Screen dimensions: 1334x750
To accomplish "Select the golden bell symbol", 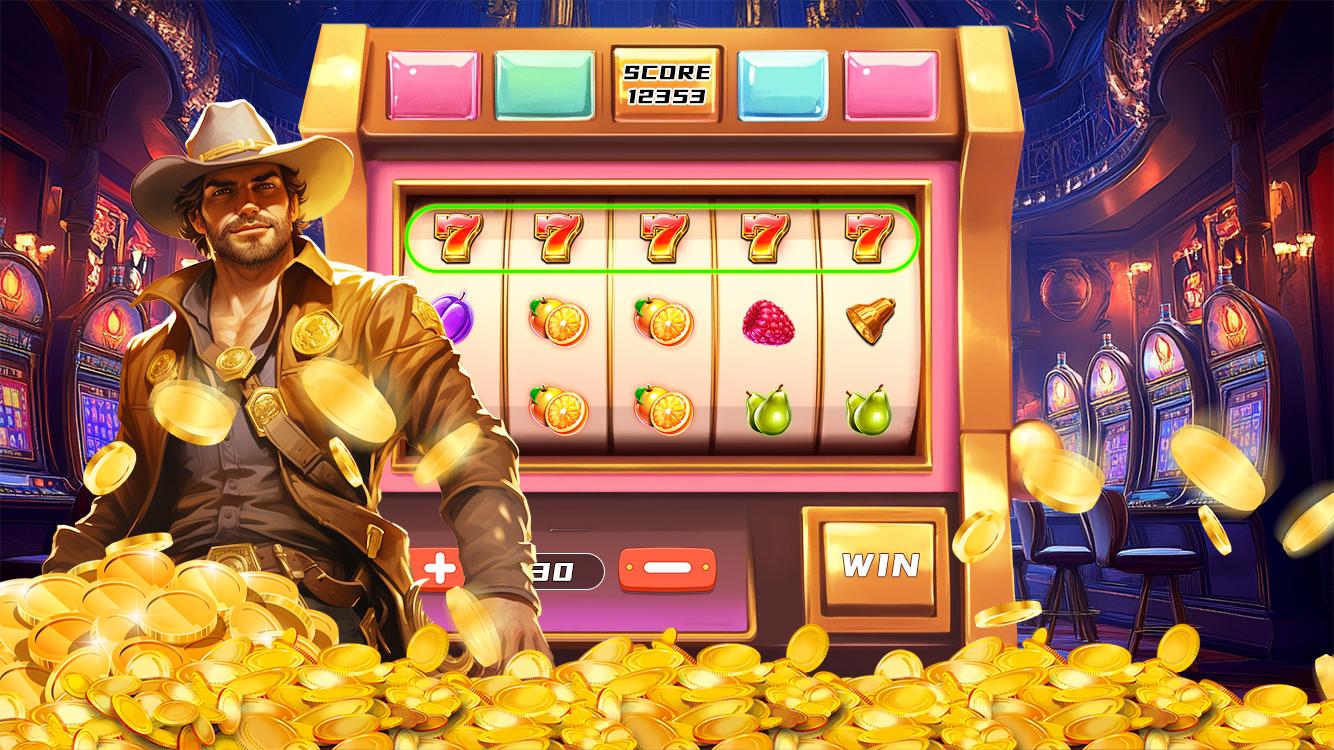I will click(869, 322).
